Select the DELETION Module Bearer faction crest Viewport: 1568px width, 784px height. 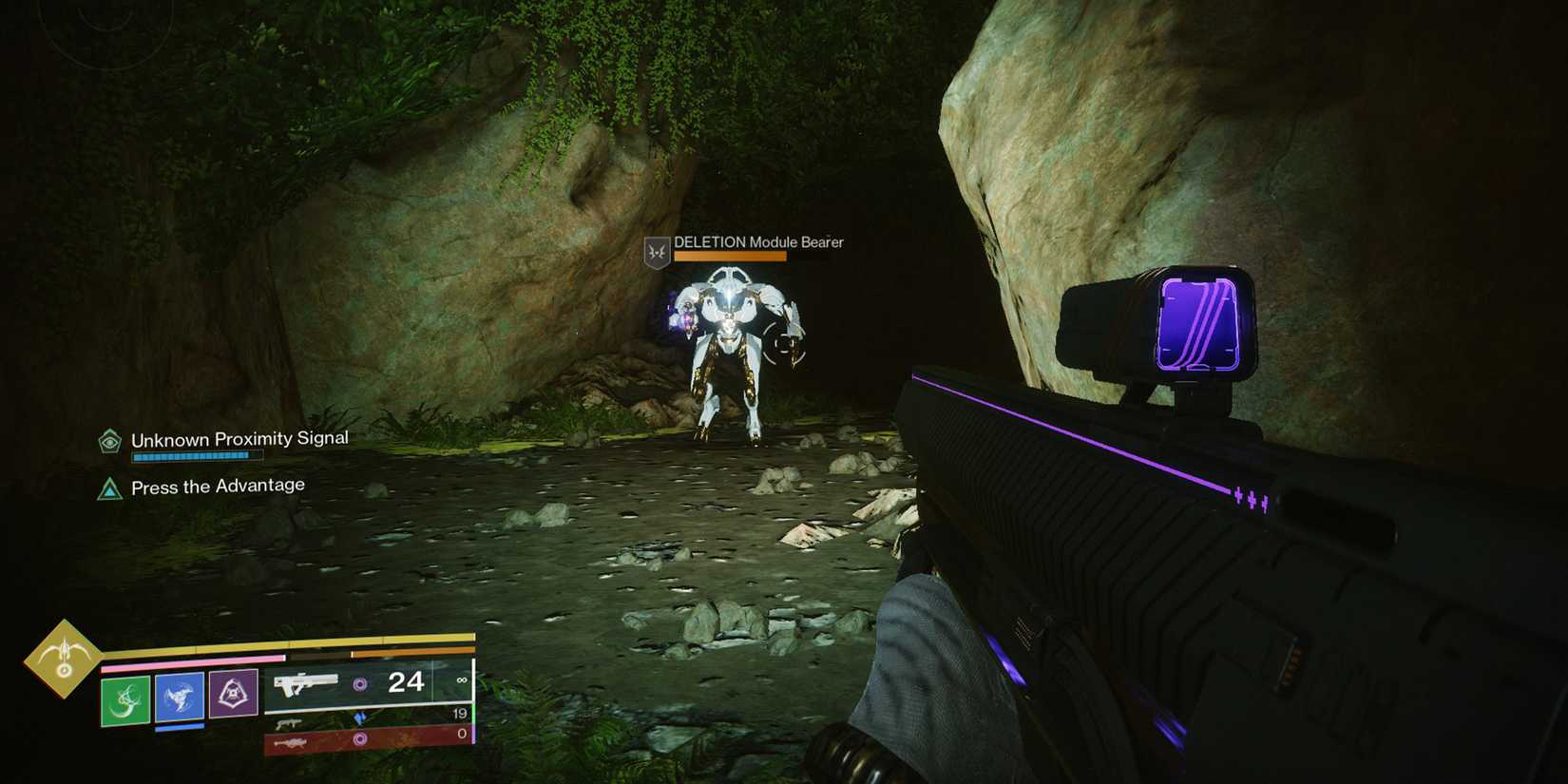click(x=657, y=251)
